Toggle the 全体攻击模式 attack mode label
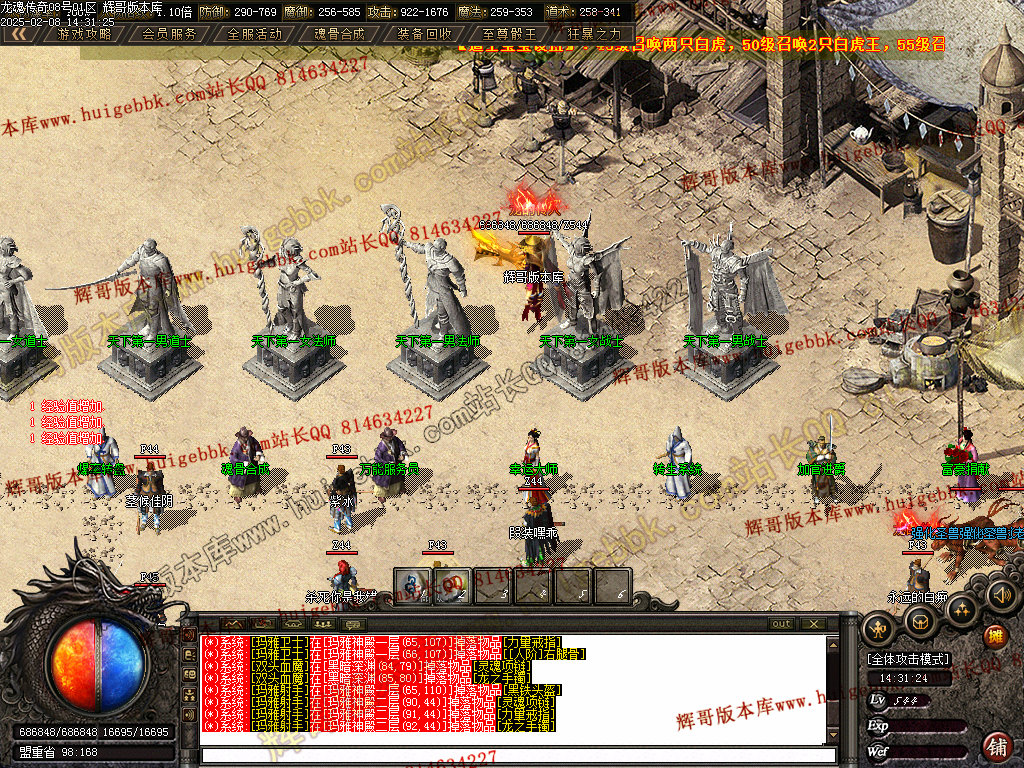1024x768 pixels. 909,660
